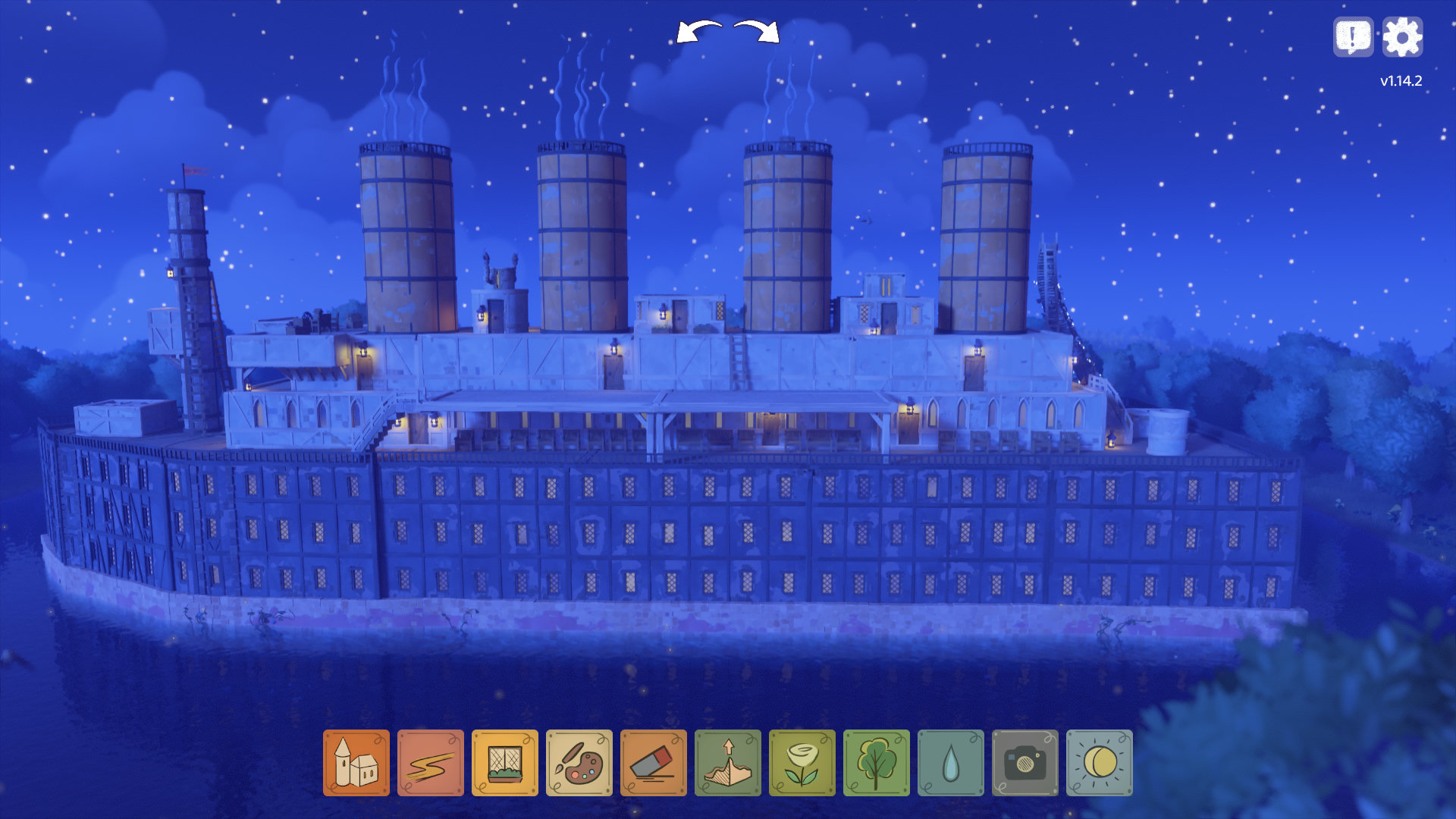Image resolution: width=1456 pixels, height=819 pixels.
Task: Open the window decorations tool
Action: click(x=504, y=763)
